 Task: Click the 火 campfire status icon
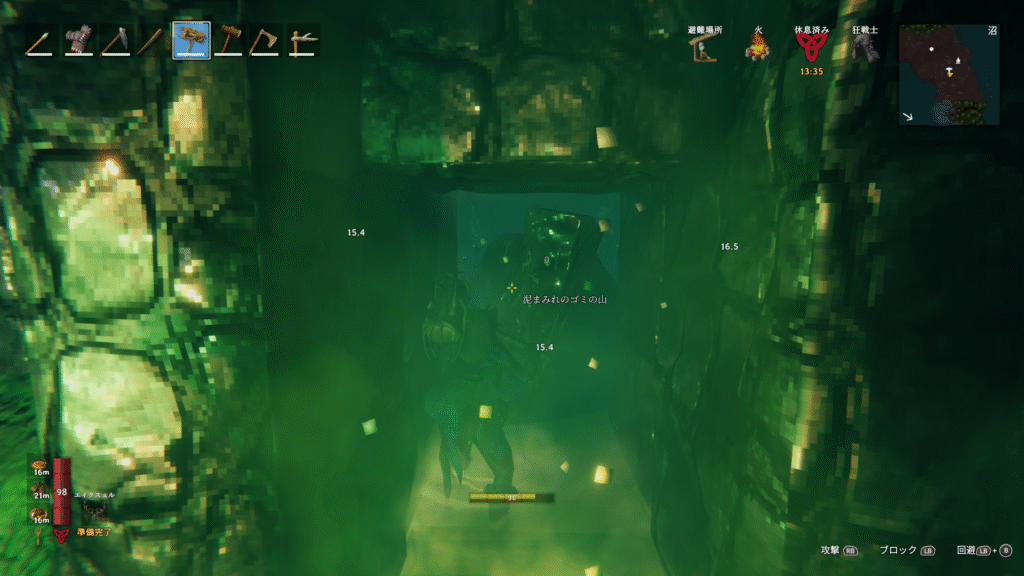click(x=758, y=48)
